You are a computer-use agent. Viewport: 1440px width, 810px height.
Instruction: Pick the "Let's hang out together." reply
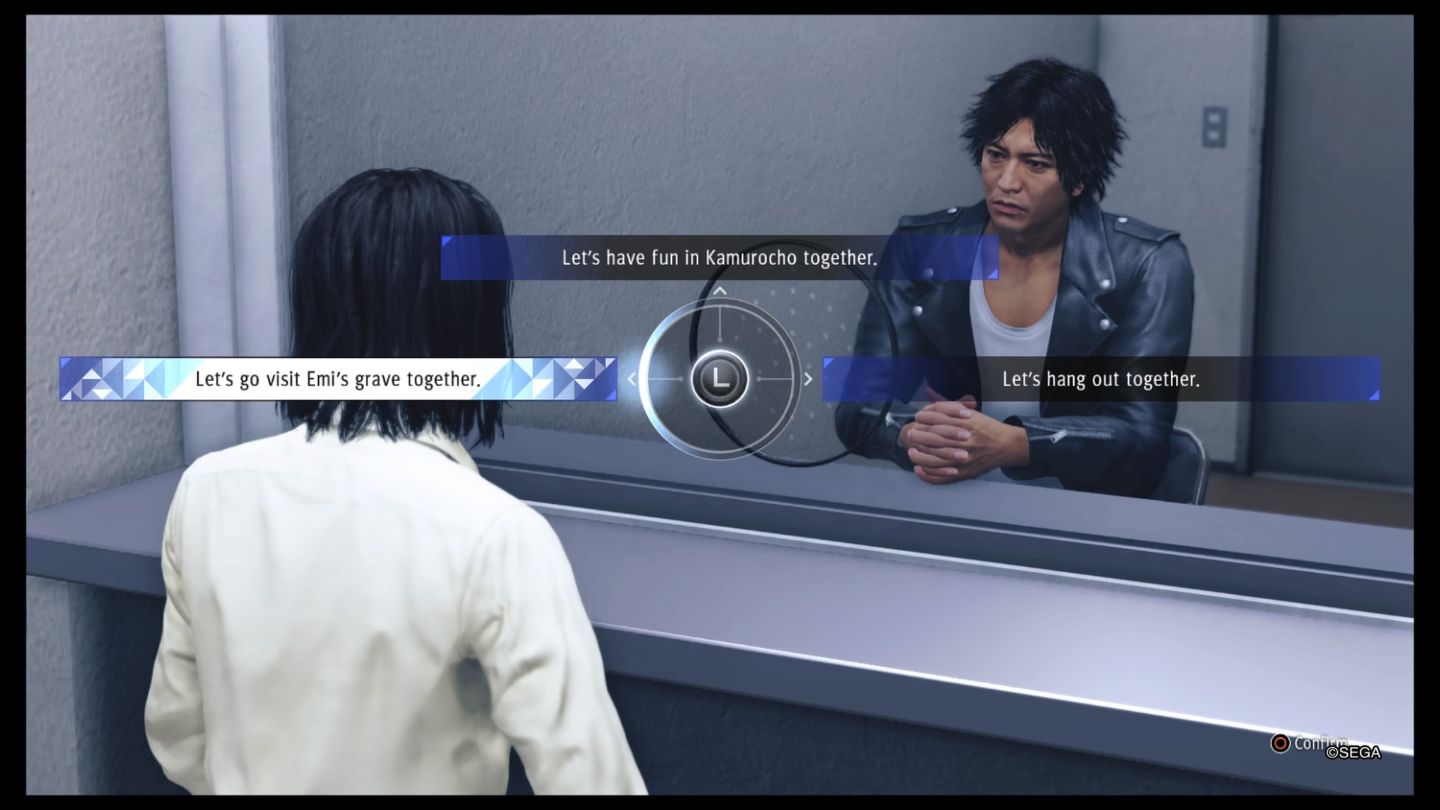tap(1100, 379)
